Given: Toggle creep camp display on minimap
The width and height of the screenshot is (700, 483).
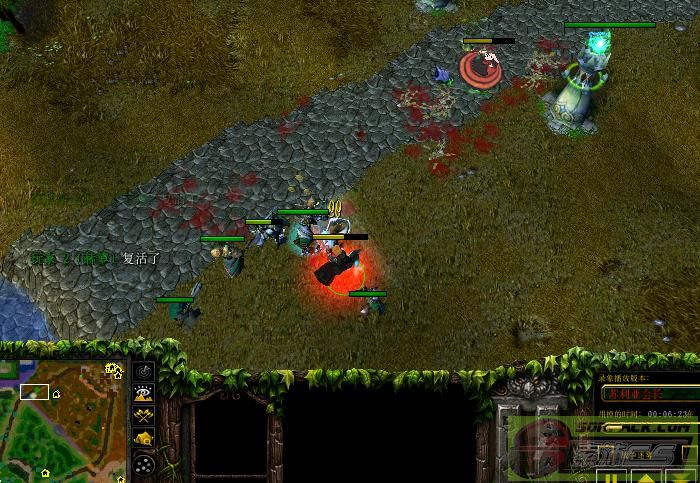Looking at the screenshot, I should (x=144, y=439).
